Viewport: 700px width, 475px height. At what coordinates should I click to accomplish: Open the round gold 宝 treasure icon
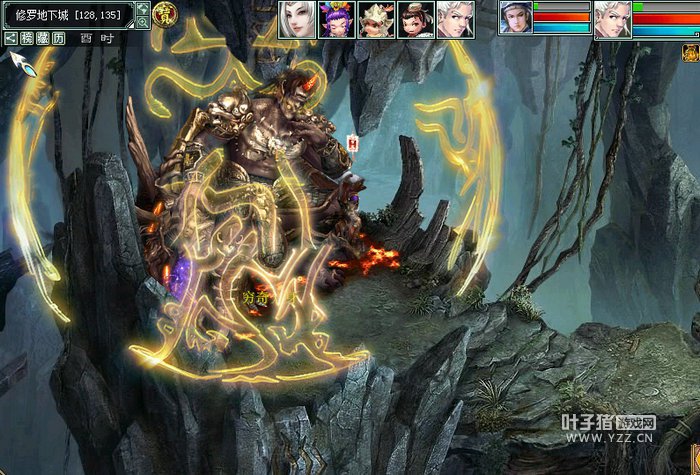163,13
